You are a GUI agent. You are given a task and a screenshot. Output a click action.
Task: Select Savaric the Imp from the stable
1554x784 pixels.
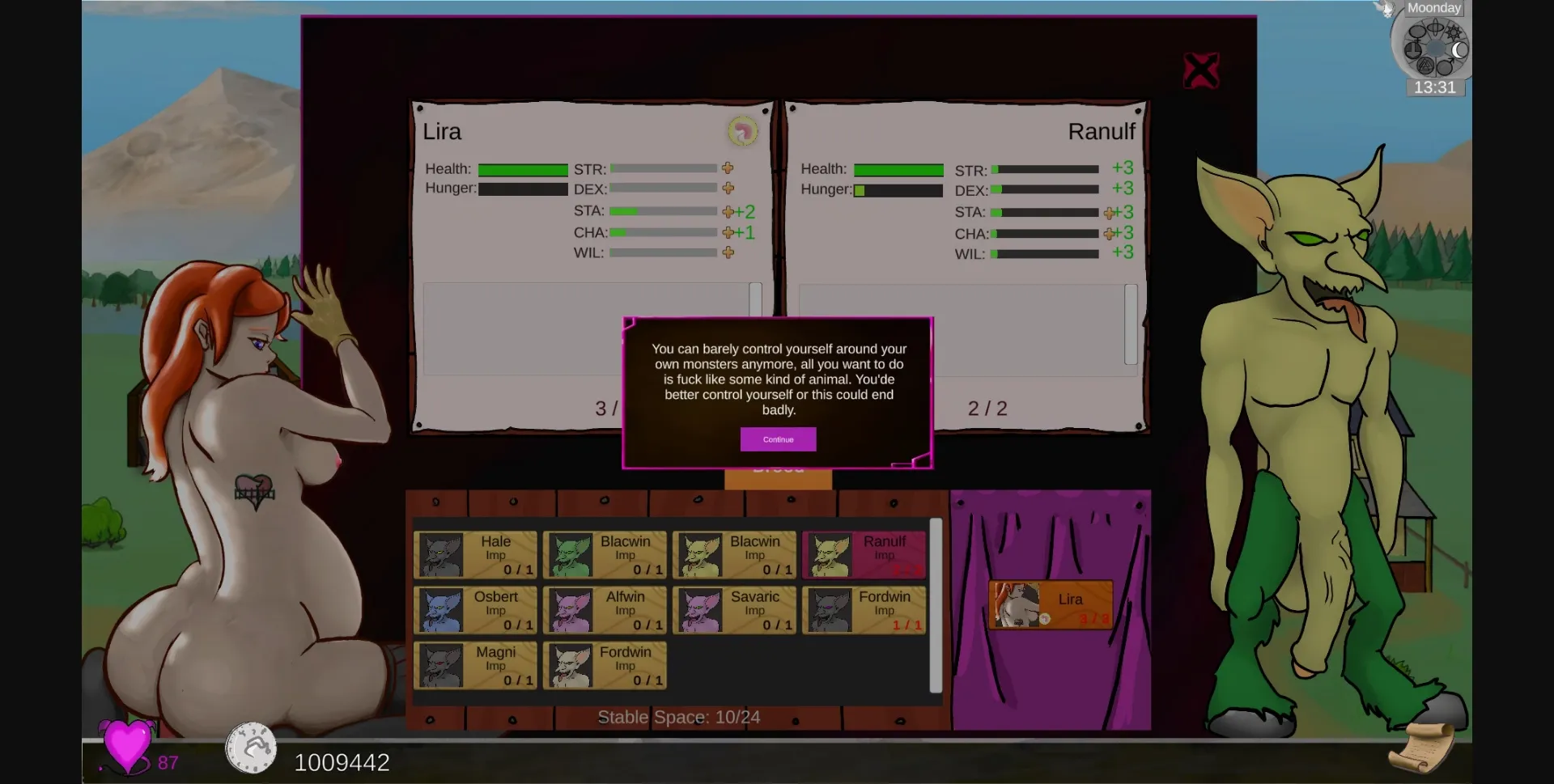tap(734, 610)
